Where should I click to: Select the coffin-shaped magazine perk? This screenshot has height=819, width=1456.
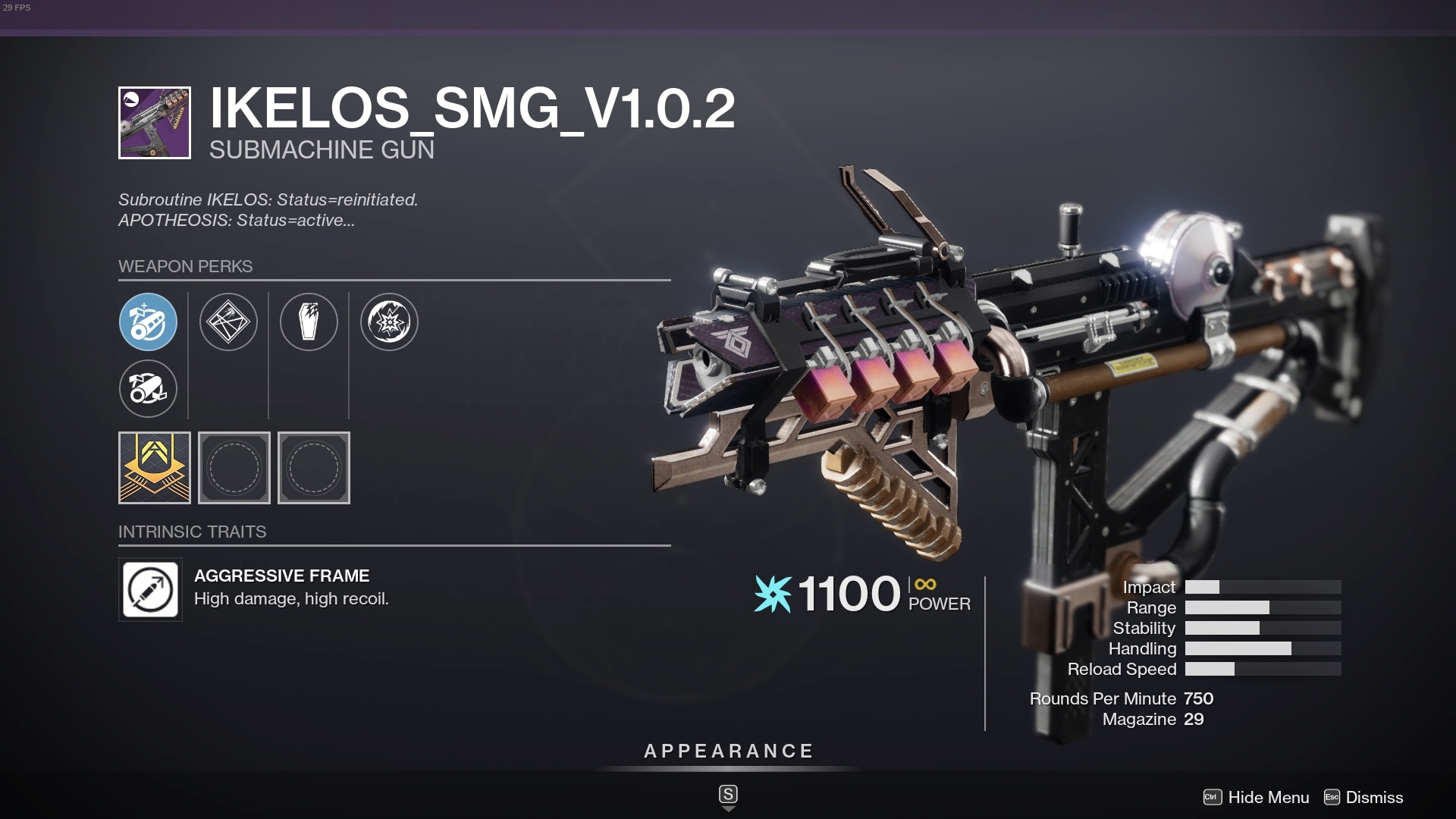tap(309, 322)
